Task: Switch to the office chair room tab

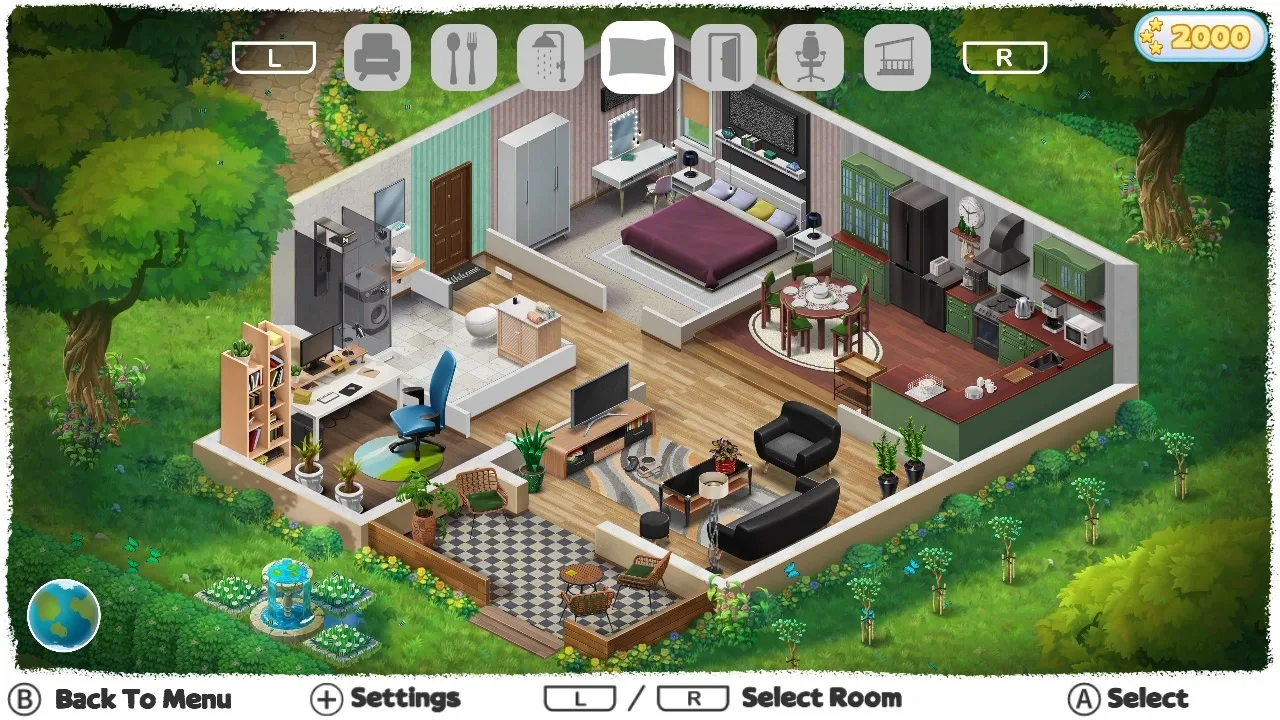Action: pos(810,58)
